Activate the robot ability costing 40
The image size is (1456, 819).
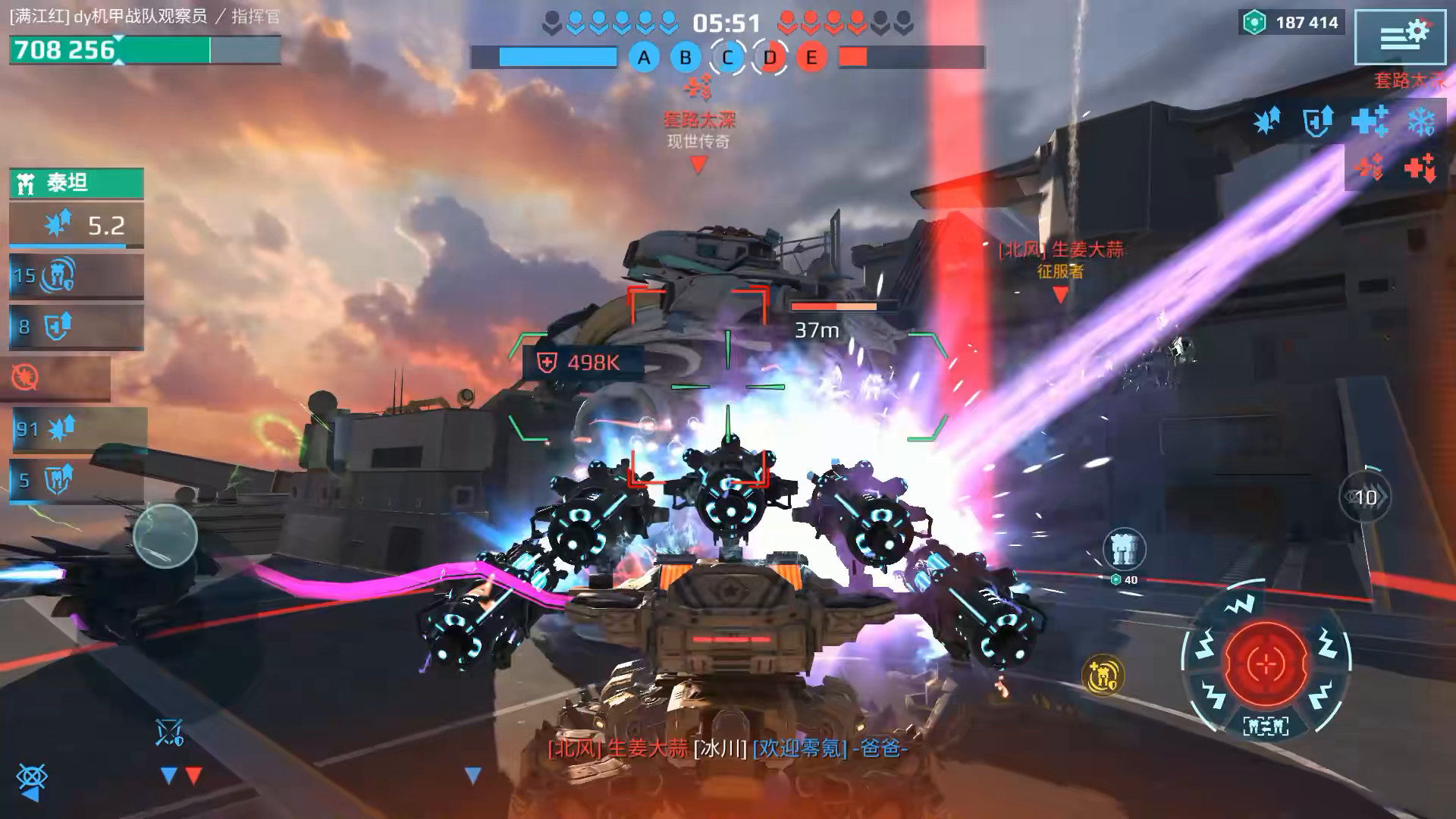pyautogui.click(x=1123, y=549)
